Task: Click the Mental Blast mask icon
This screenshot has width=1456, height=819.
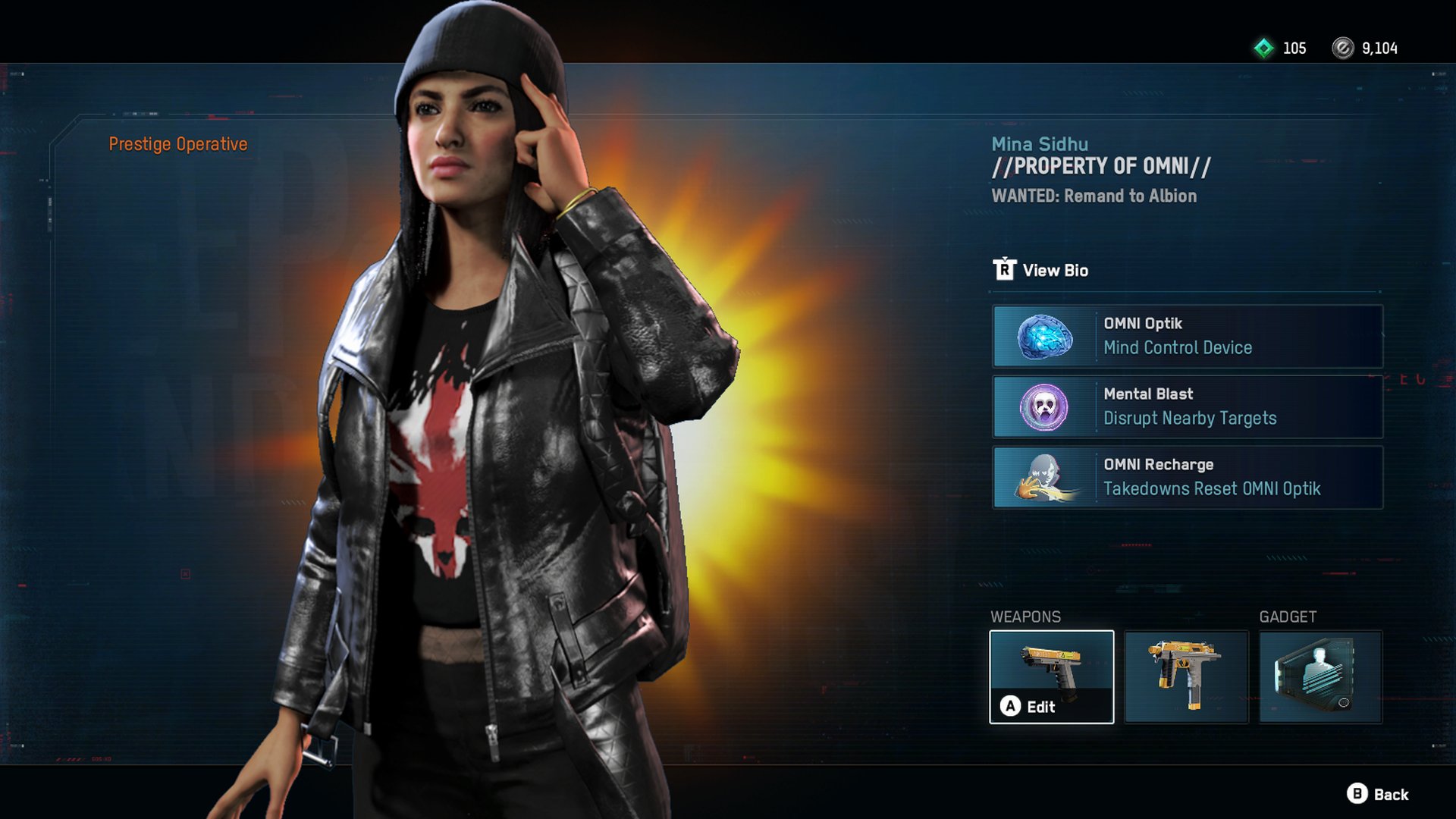Action: click(1046, 407)
